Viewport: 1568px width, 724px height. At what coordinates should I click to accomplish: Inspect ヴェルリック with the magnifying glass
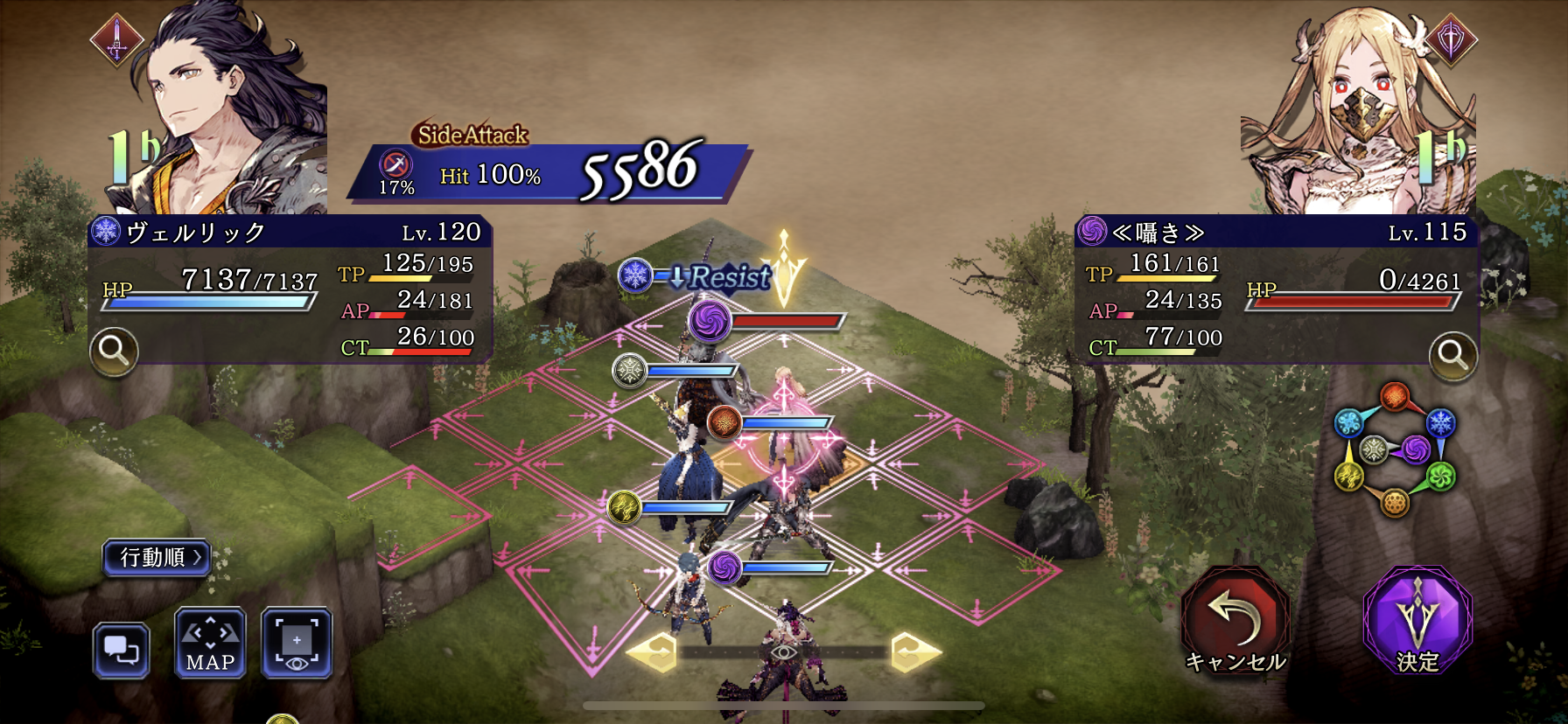coord(114,352)
